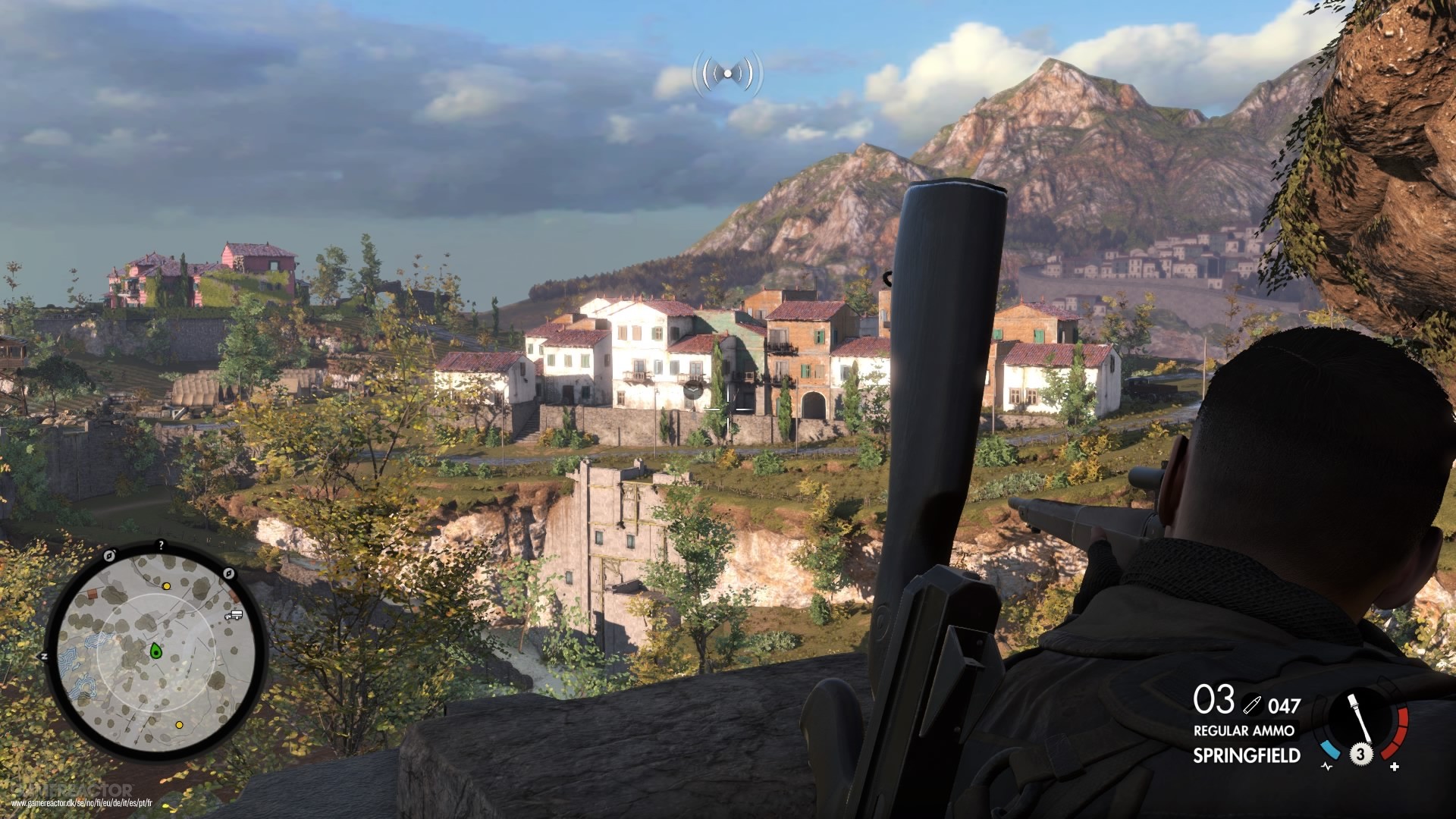This screenshot has height=819, width=1456.
Task: Click the right eagle emblem on the minimap rim
Action: pyautogui.click(x=228, y=573)
